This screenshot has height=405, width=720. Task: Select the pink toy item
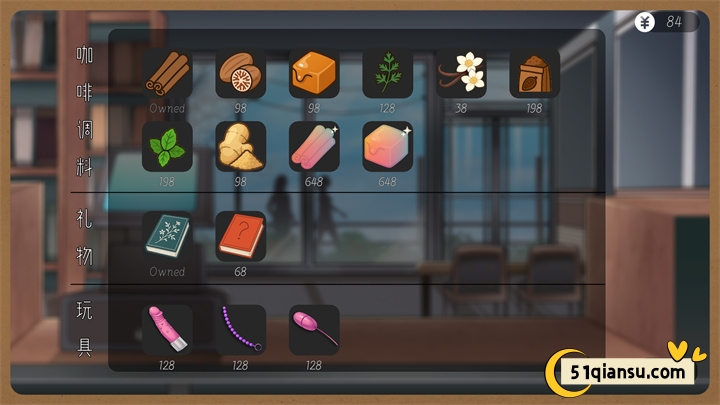(x=167, y=329)
